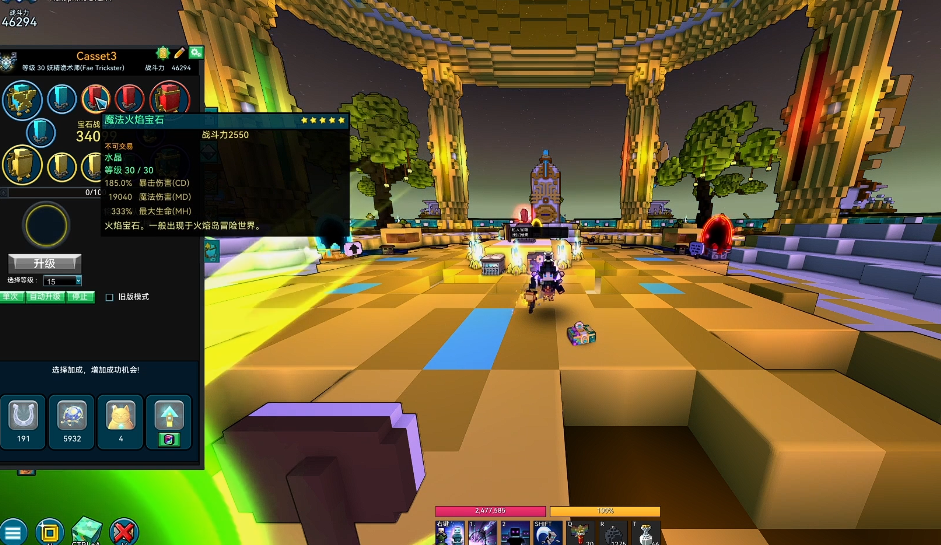This screenshot has height=545, width=941.
Task: Select the large red gem slot
Action: 170,100
